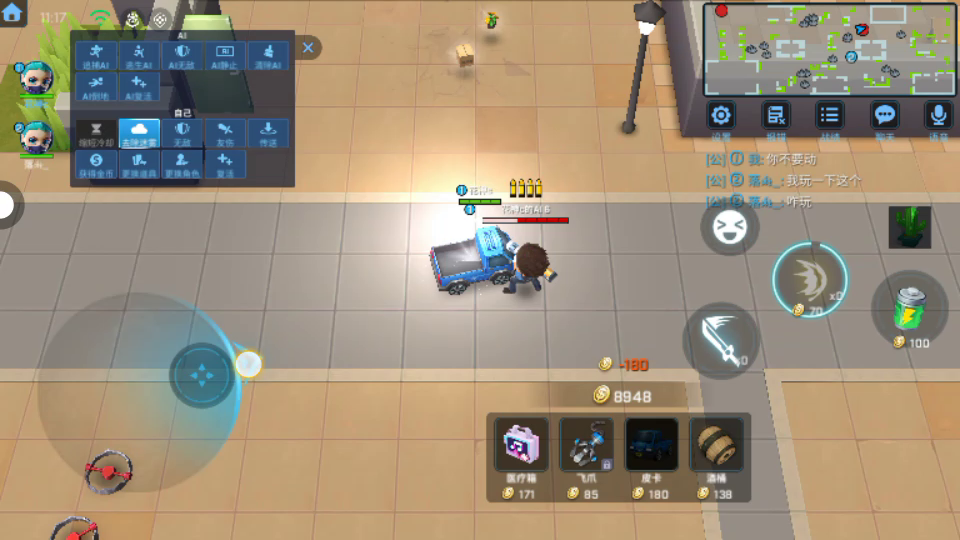Select the 清除AI button
Viewport: 960px width, 540px height.
pos(268,56)
